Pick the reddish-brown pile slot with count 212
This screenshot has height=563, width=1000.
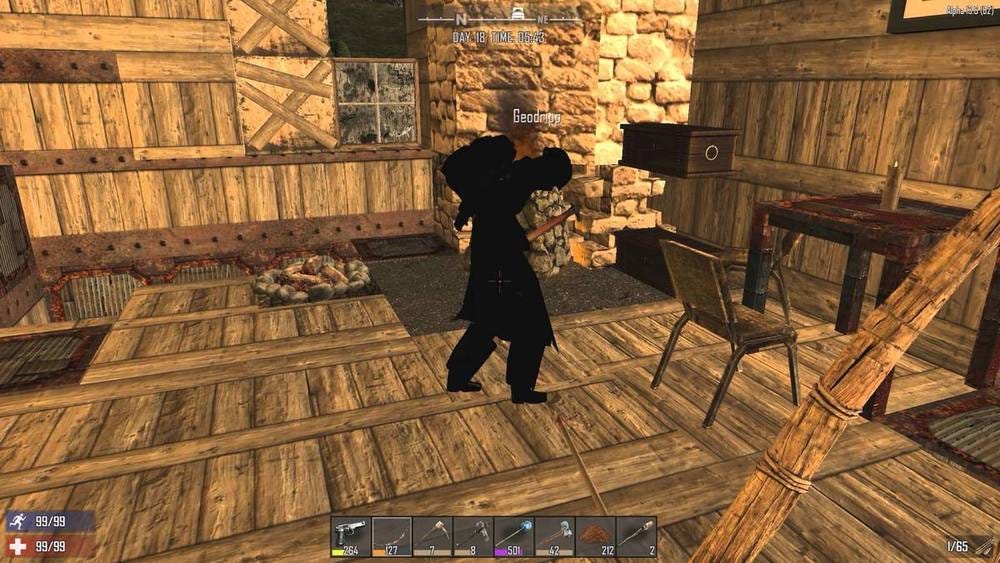point(596,536)
